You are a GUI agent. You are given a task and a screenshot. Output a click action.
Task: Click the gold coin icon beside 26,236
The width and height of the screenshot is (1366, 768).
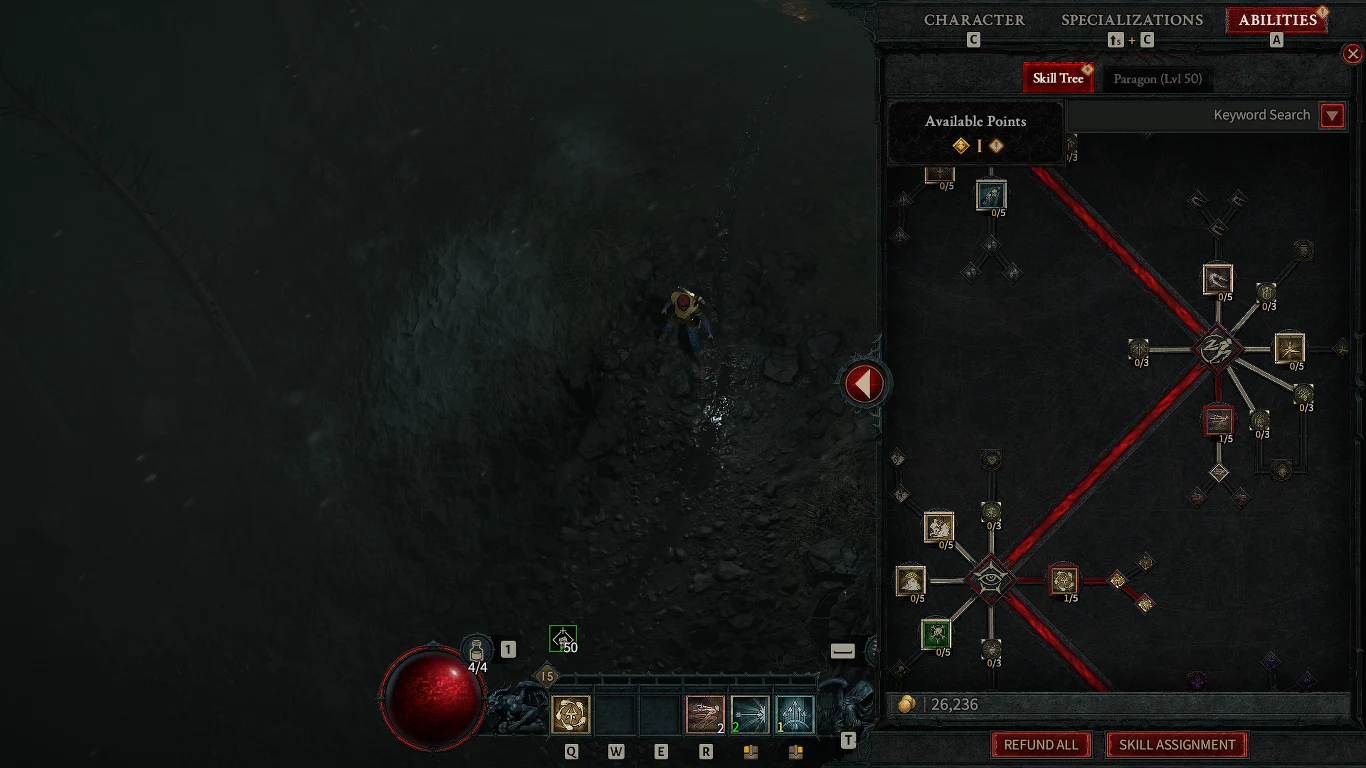click(907, 704)
